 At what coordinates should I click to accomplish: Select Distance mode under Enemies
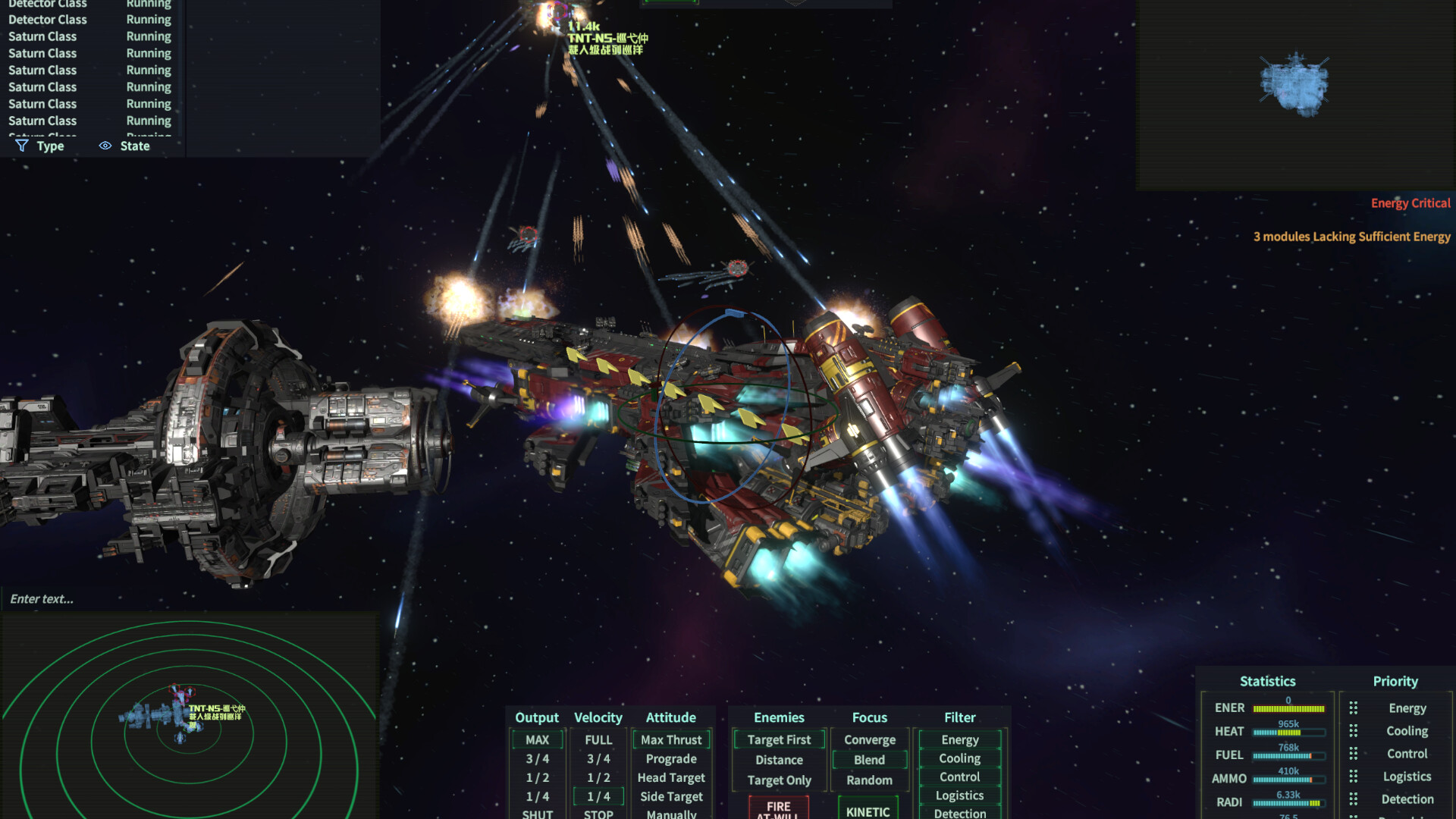(x=778, y=759)
